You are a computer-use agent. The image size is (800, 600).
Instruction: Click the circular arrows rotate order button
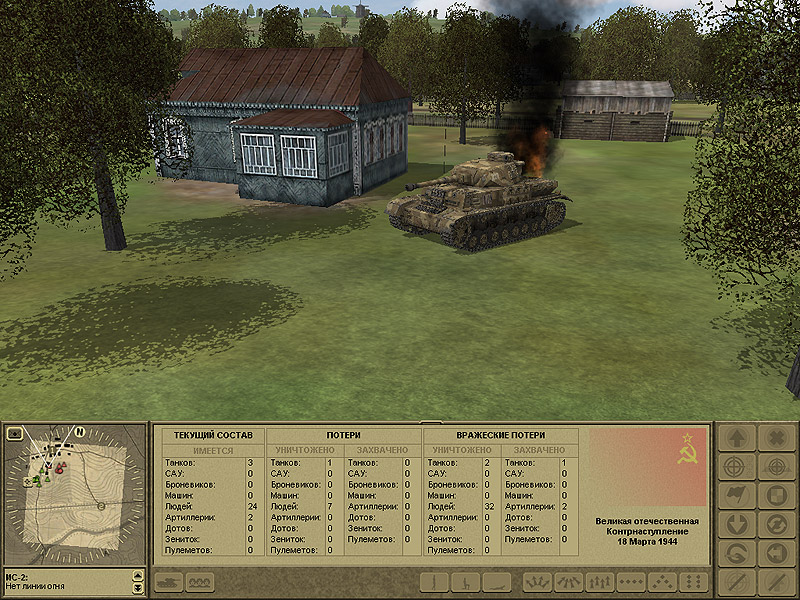pyautogui.click(x=775, y=524)
